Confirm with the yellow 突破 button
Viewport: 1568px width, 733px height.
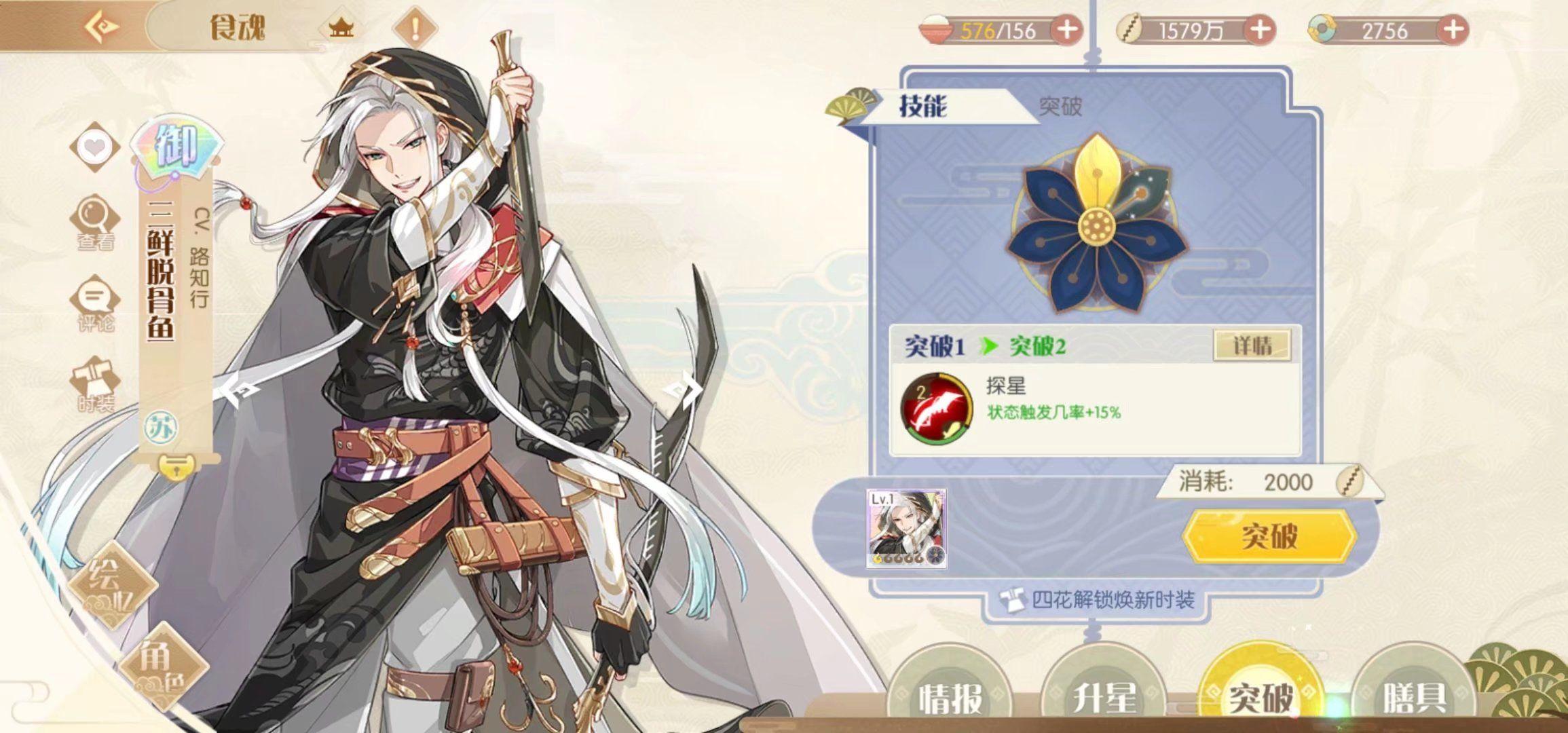(1269, 536)
